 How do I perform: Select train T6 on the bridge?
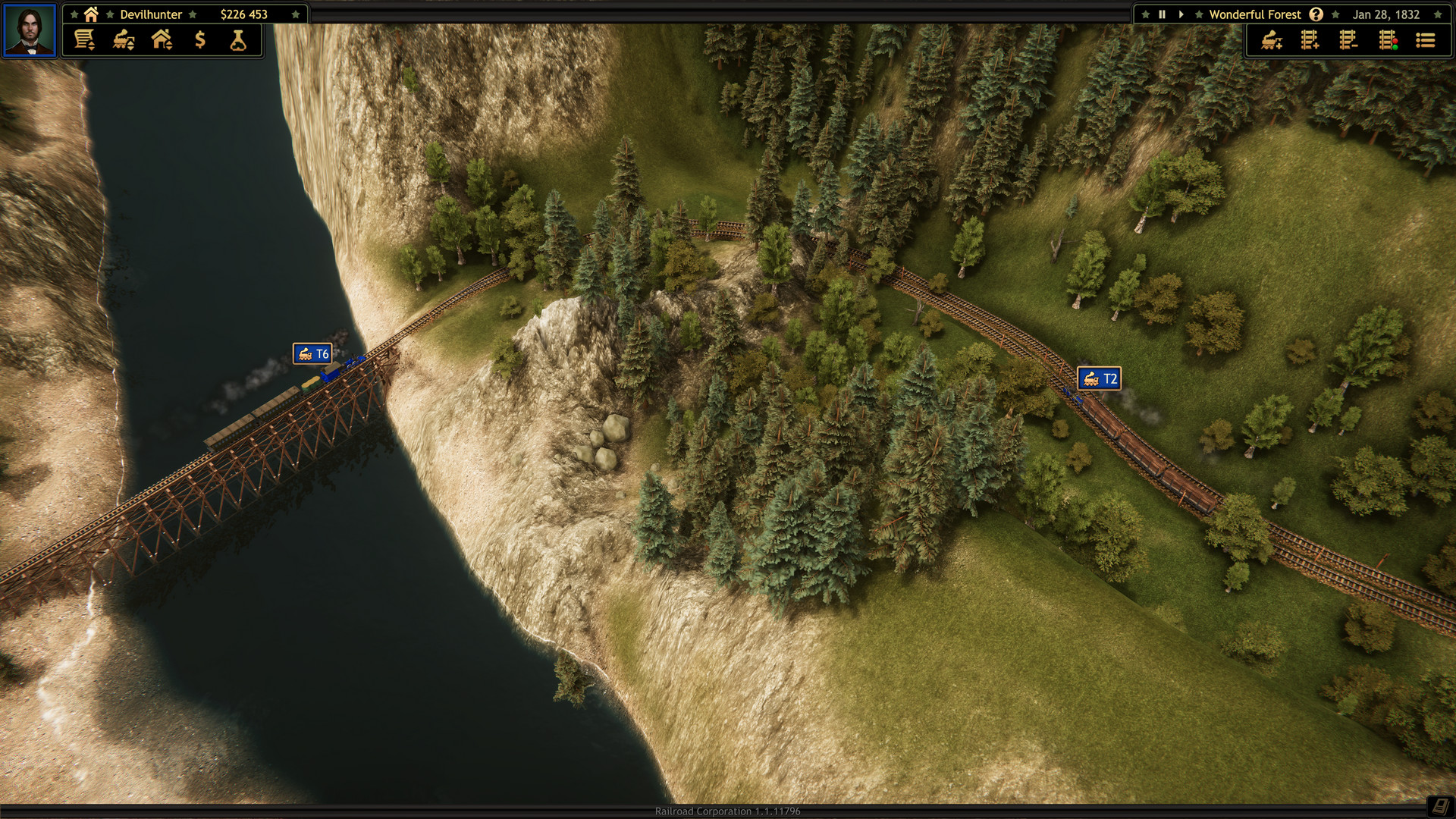312,353
